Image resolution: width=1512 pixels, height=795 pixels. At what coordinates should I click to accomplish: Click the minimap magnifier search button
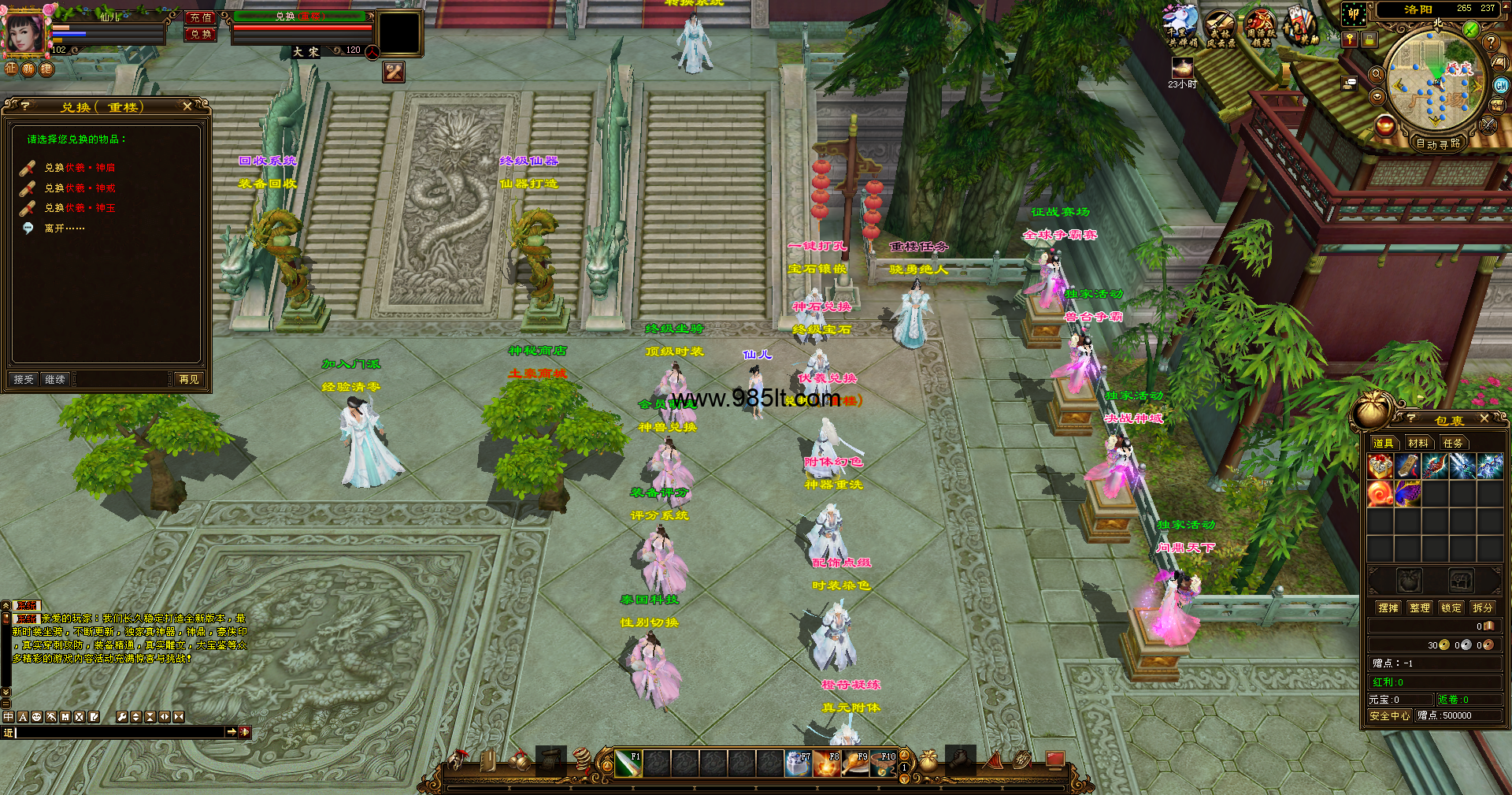[1377, 74]
